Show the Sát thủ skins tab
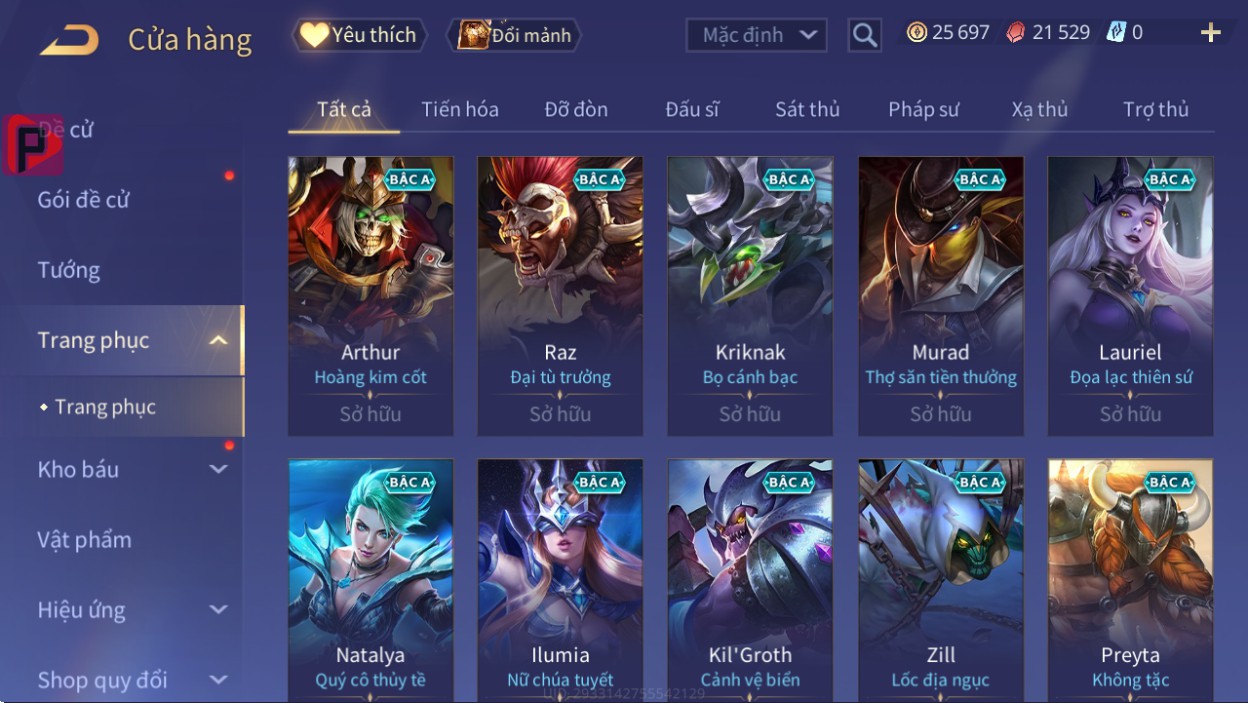Screen dimensions: 1248x703 click(x=807, y=109)
